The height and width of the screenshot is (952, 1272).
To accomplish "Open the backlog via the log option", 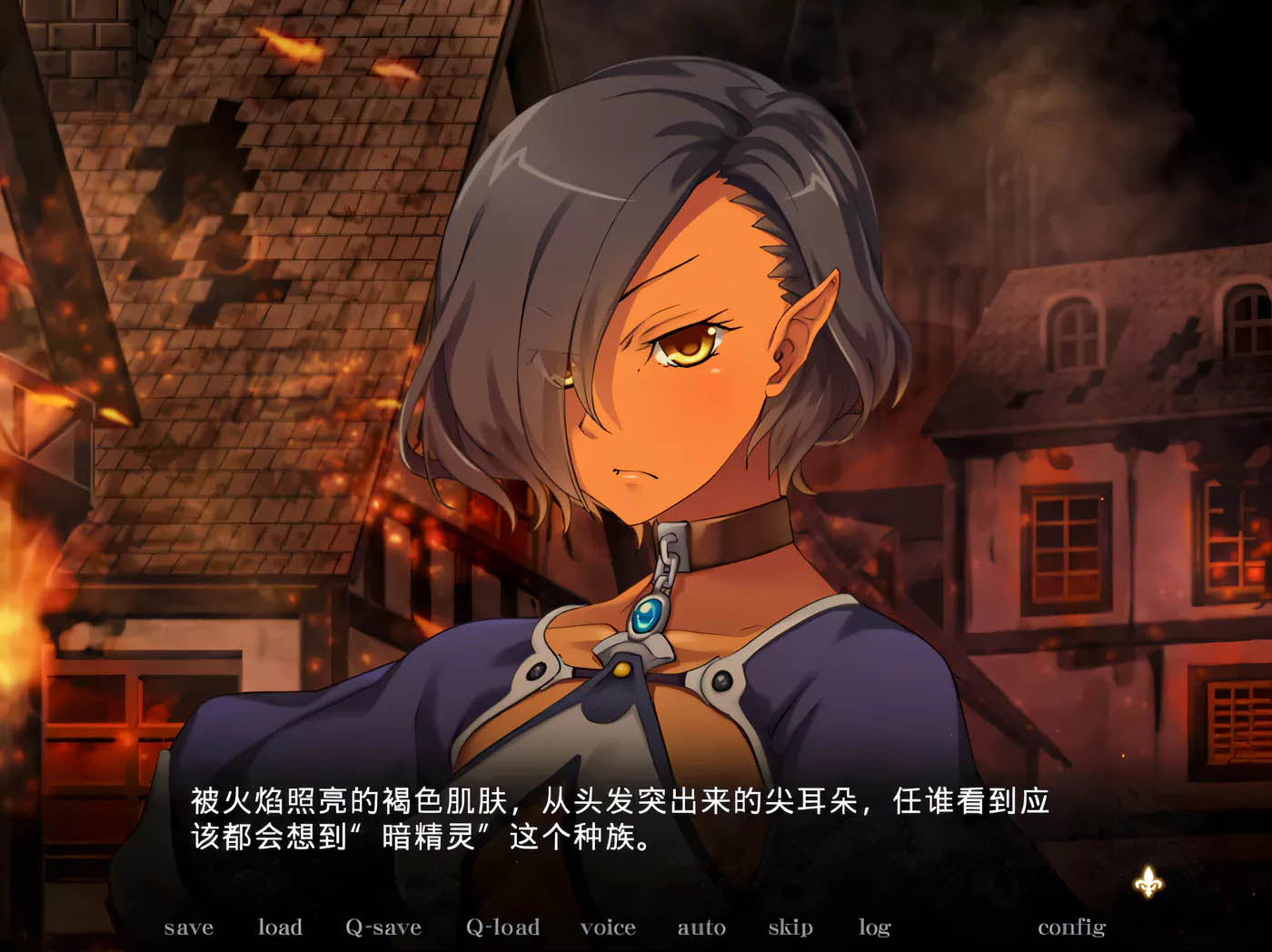I will tap(873, 927).
